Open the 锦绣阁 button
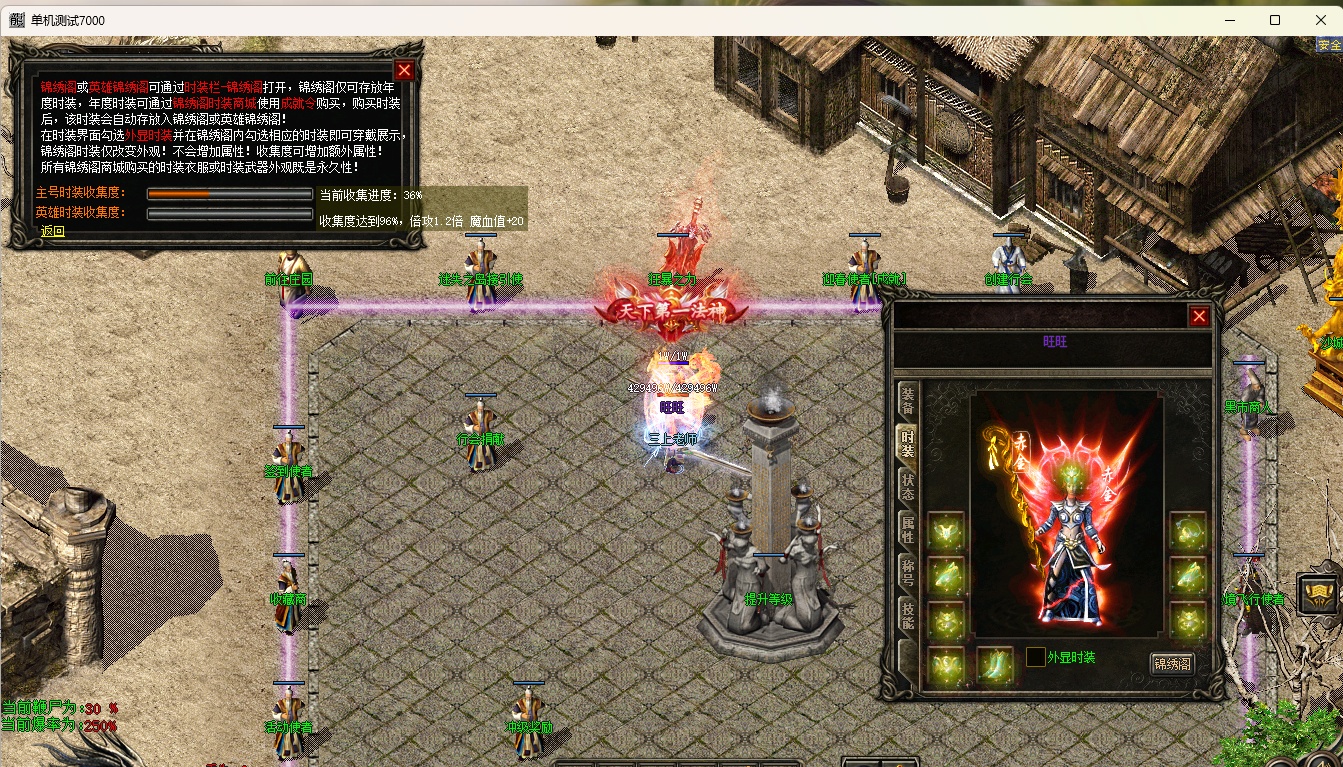 tap(1172, 663)
